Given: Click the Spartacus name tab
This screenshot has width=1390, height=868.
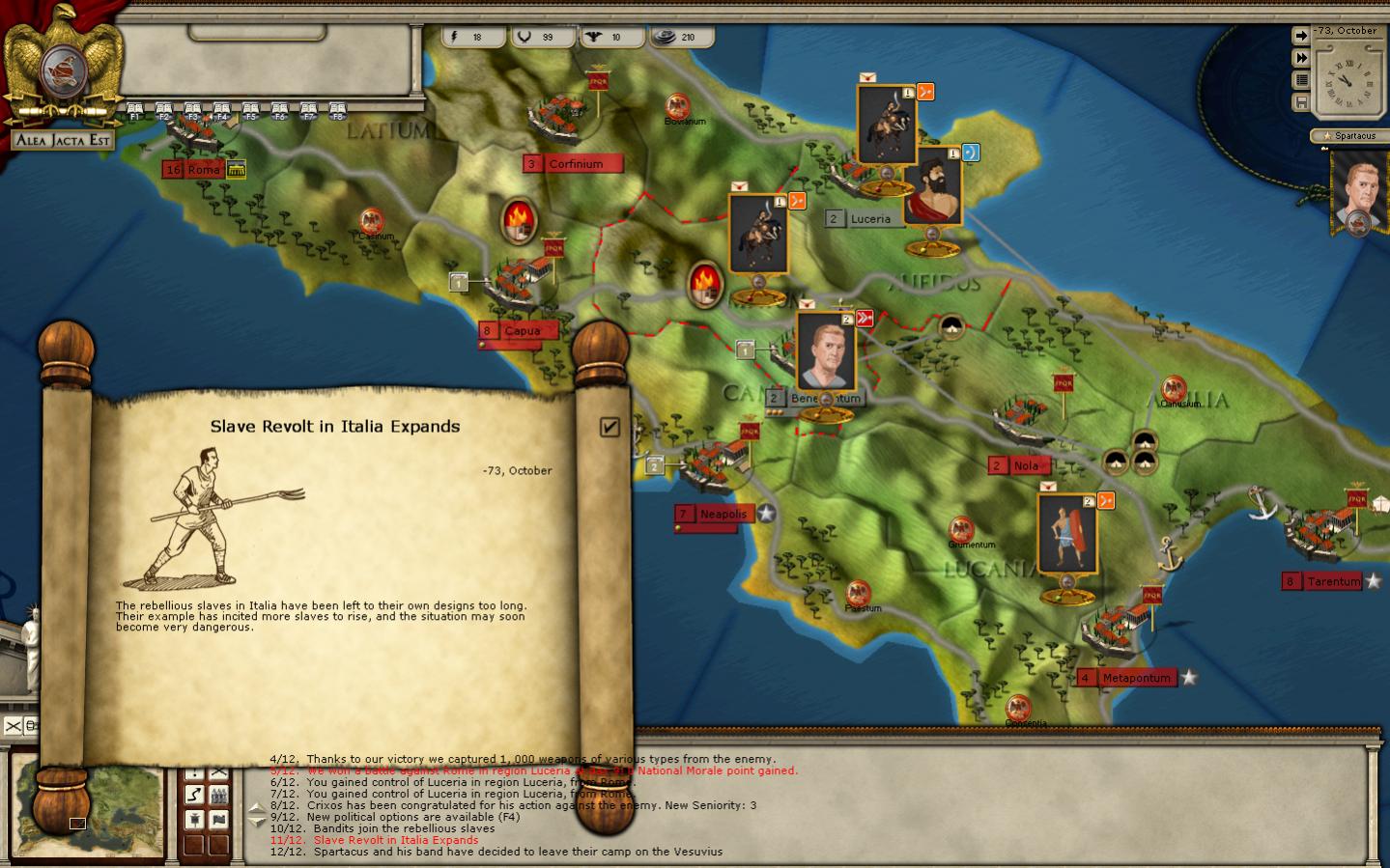Looking at the screenshot, I should (x=1350, y=136).
